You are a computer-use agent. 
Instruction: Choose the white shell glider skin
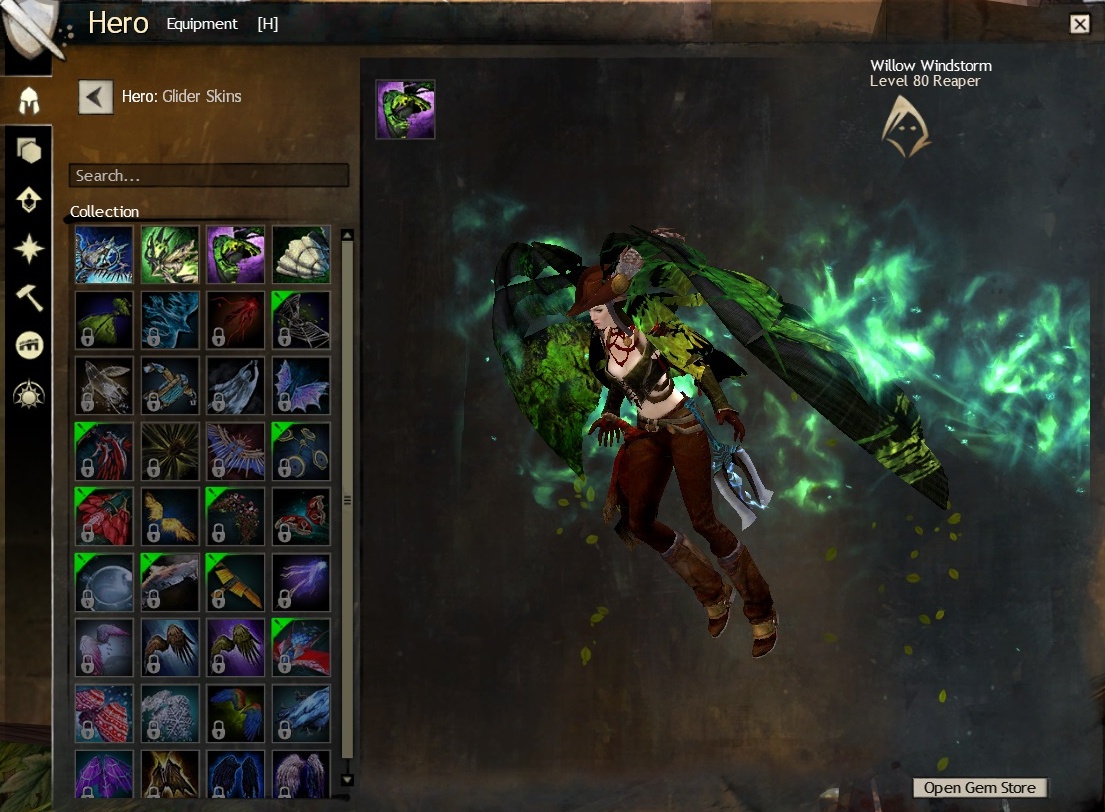pos(301,254)
